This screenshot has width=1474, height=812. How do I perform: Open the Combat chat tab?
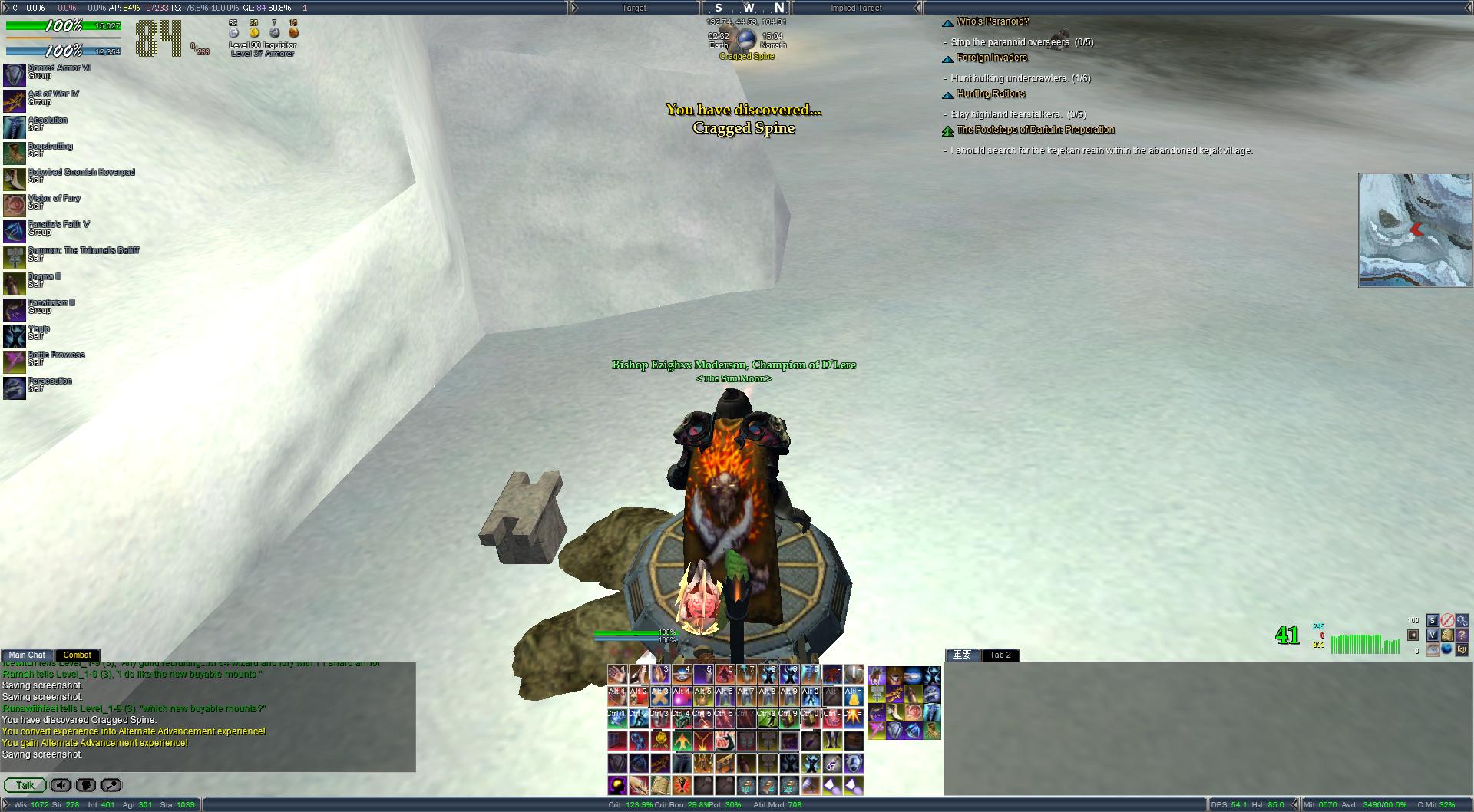[77, 655]
